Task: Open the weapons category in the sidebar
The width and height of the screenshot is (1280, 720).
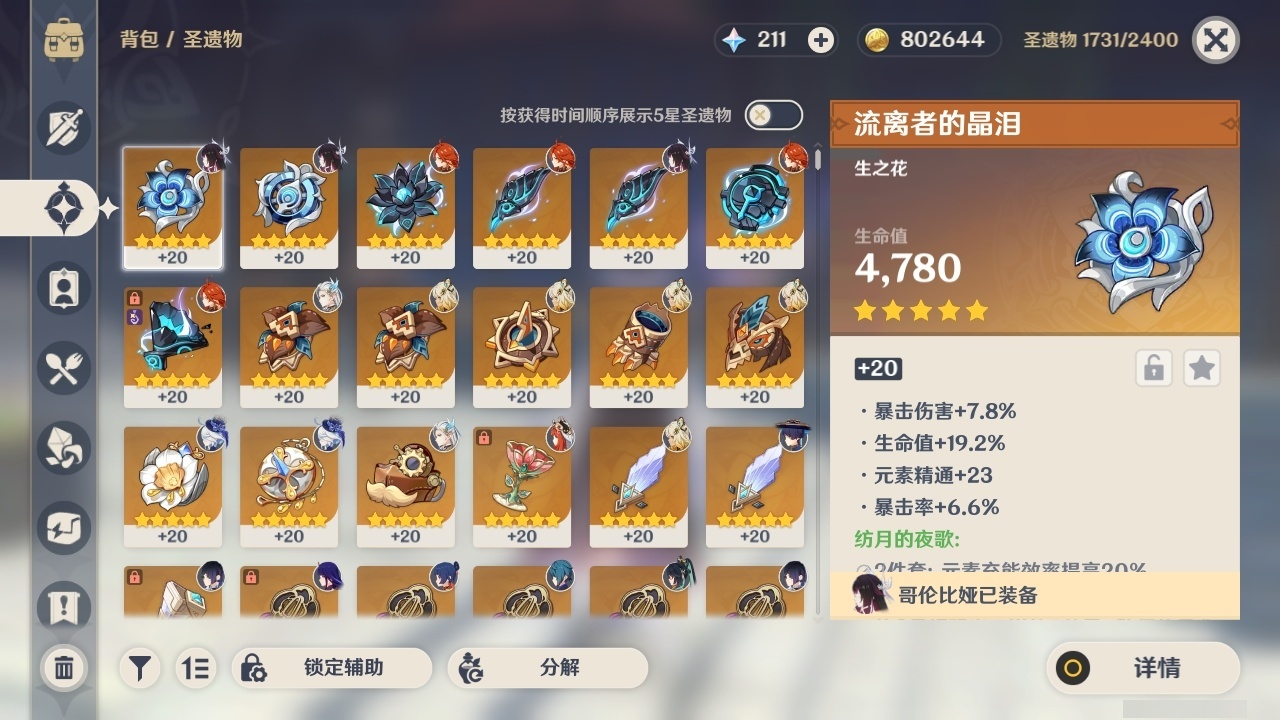Action: pos(63,127)
